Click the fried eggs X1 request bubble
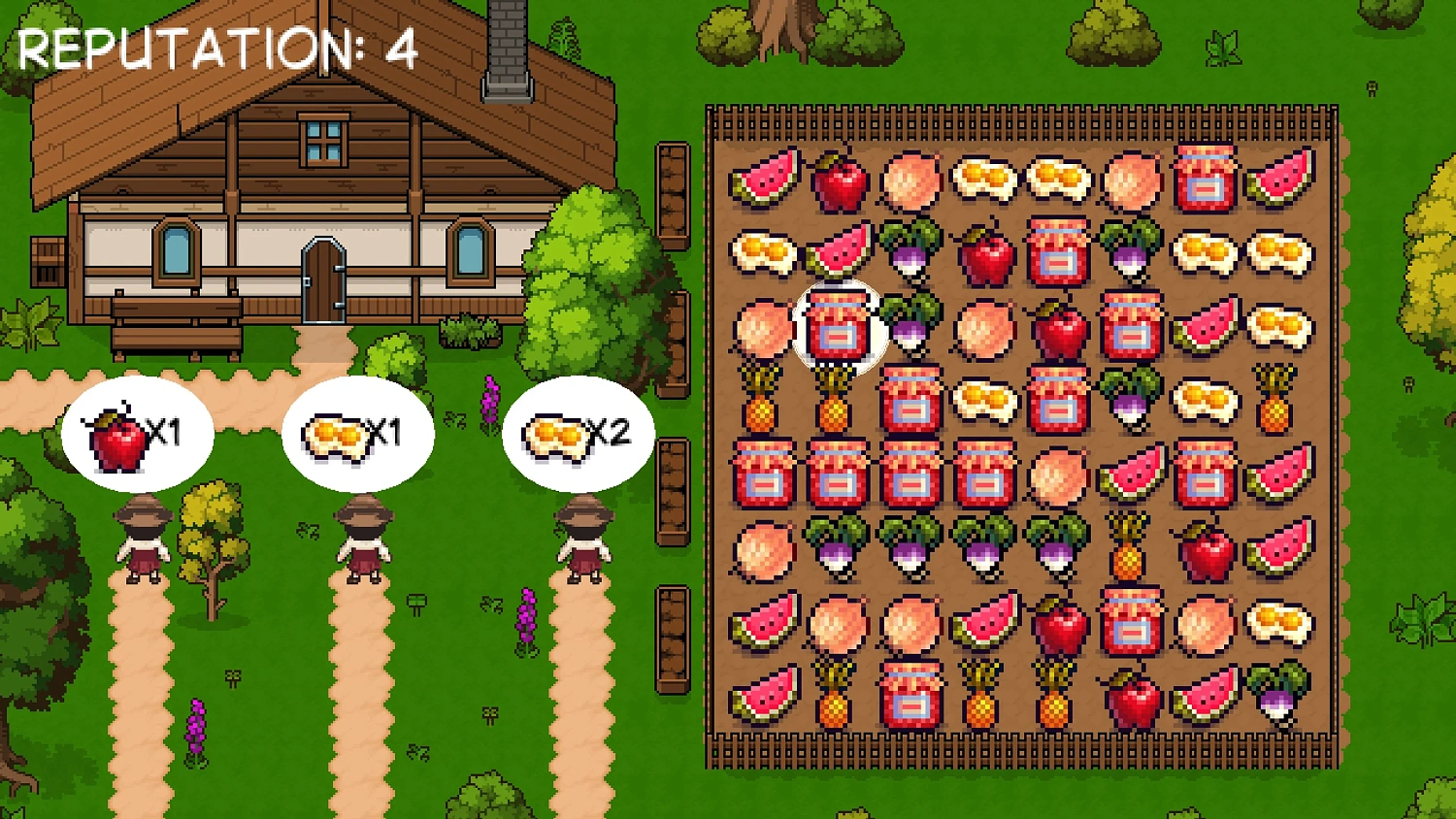Image resolution: width=1456 pixels, height=819 pixels. pyautogui.click(x=359, y=434)
